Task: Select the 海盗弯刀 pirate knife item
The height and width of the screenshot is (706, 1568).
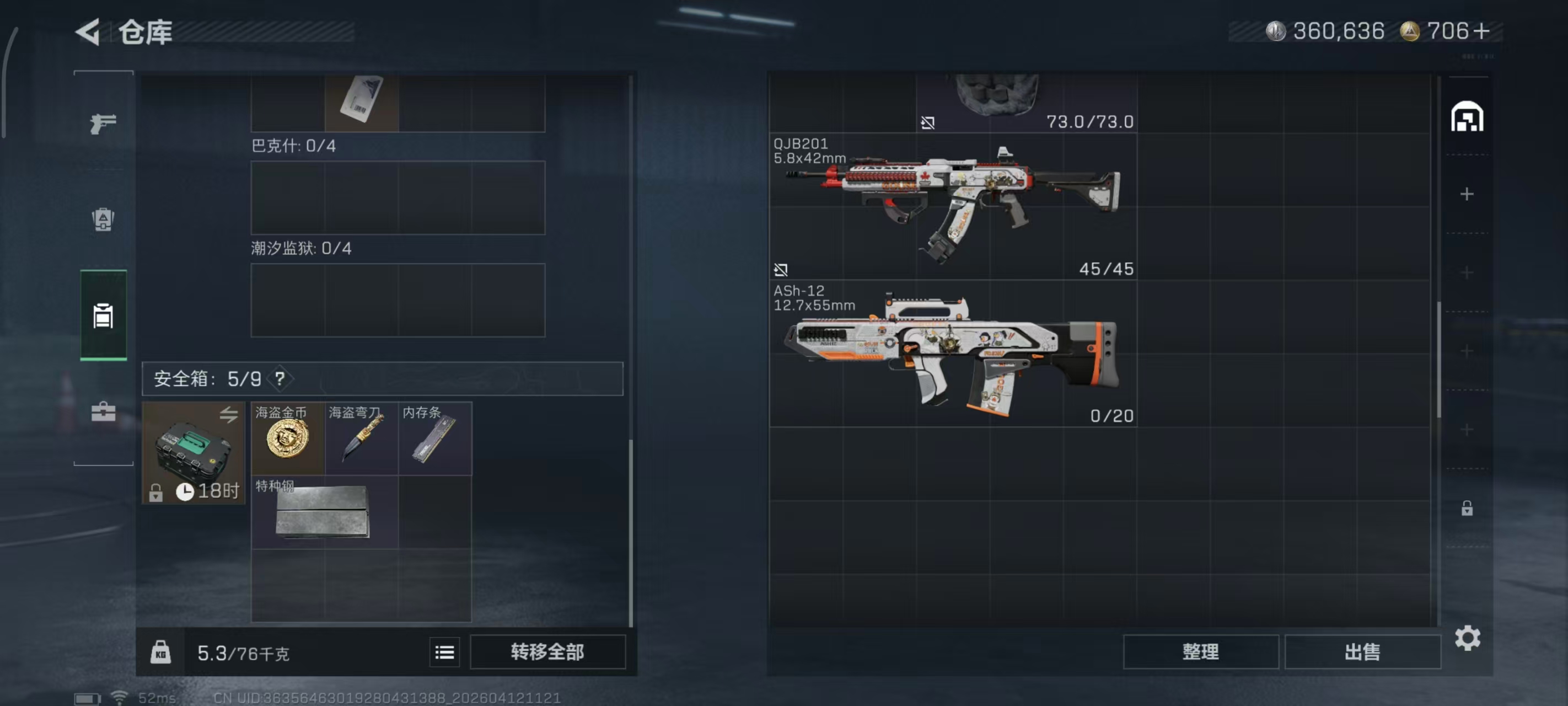Action: click(362, 438)
